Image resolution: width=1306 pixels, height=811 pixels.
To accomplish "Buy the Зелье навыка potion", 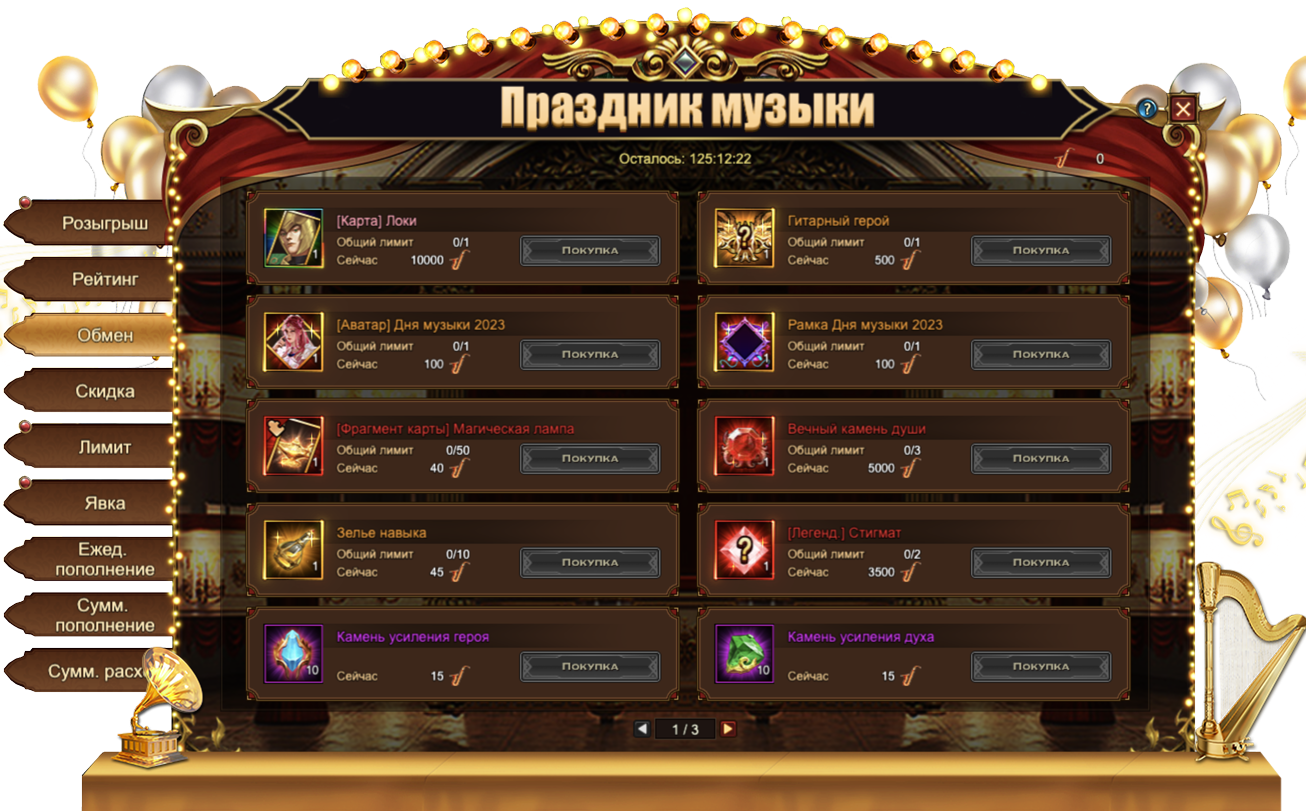I will pos(590,563).
